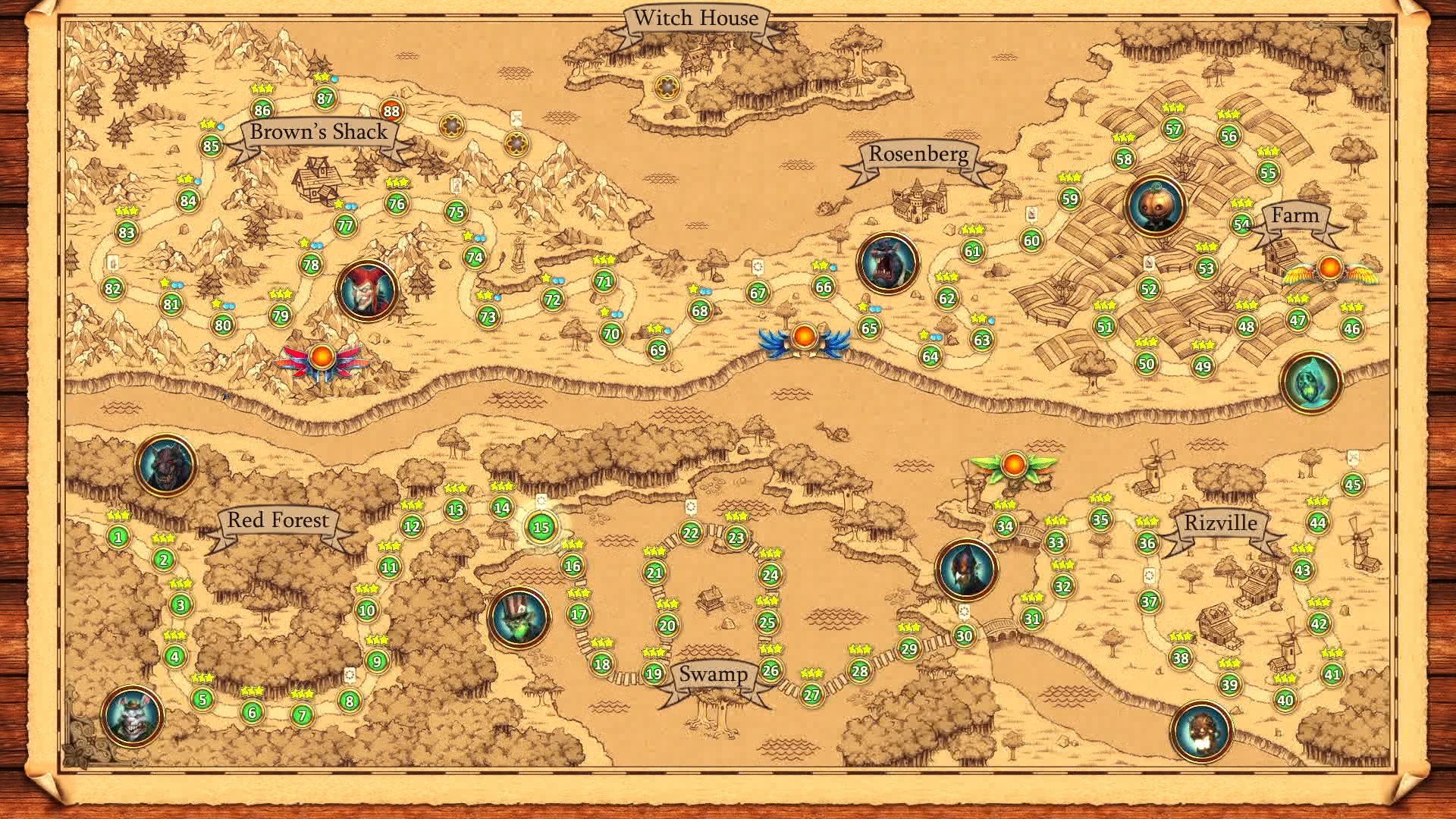Start level 45 near Rizville
1456x819 pixels.
1353,485
